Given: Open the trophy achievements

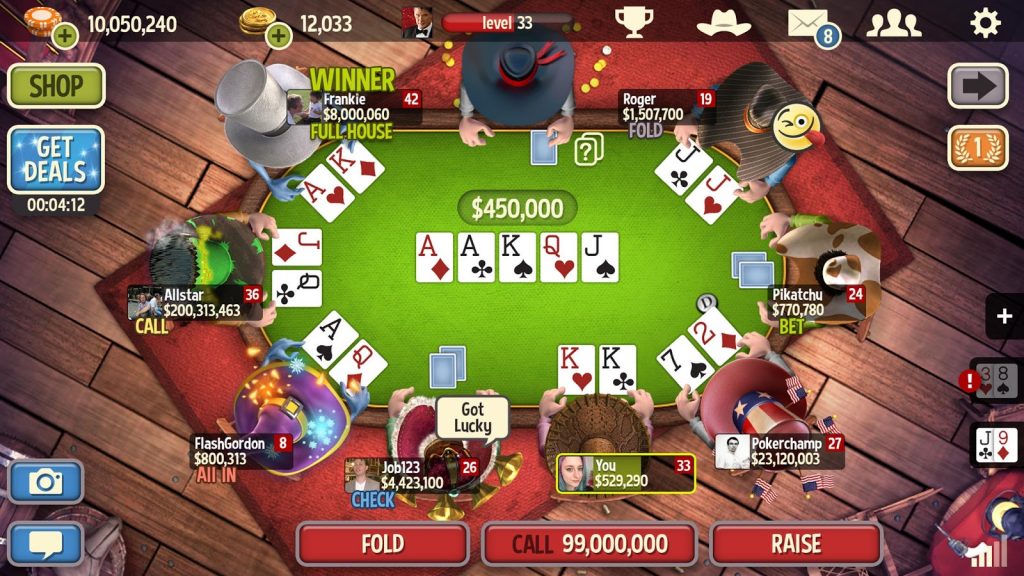Looking at the screenshot, I should tap(634, 21).
